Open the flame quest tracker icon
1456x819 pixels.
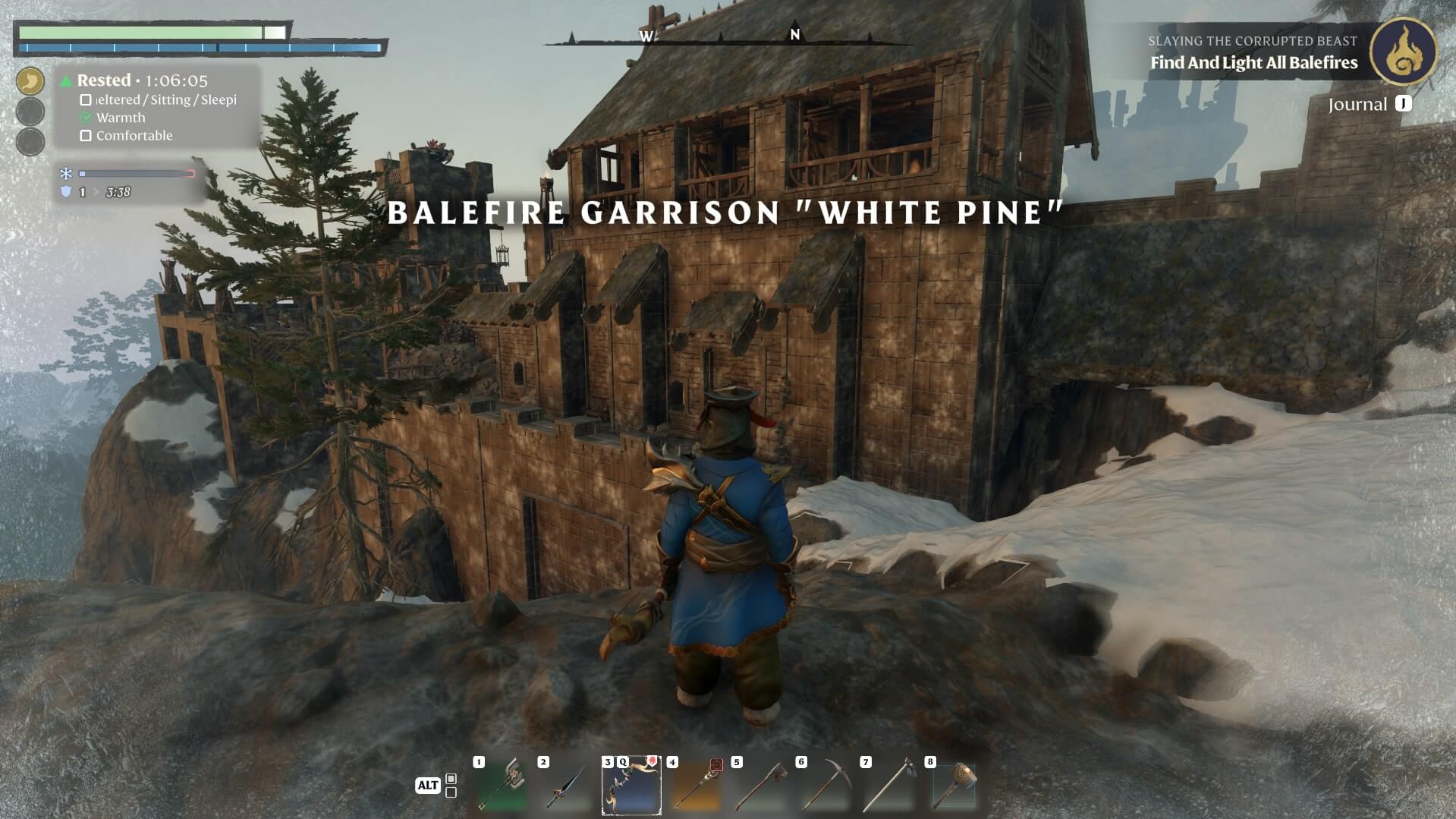[x=1403, y=52]
